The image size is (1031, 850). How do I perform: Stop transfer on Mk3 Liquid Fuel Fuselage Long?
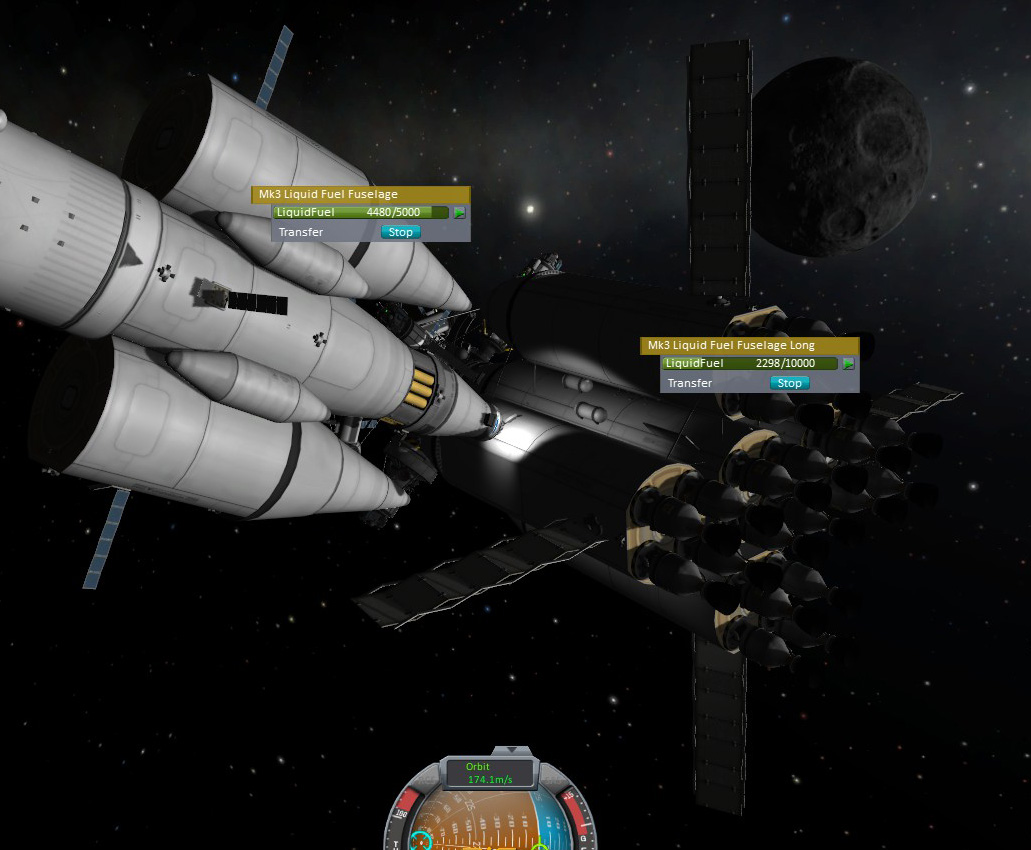(789, 383)
